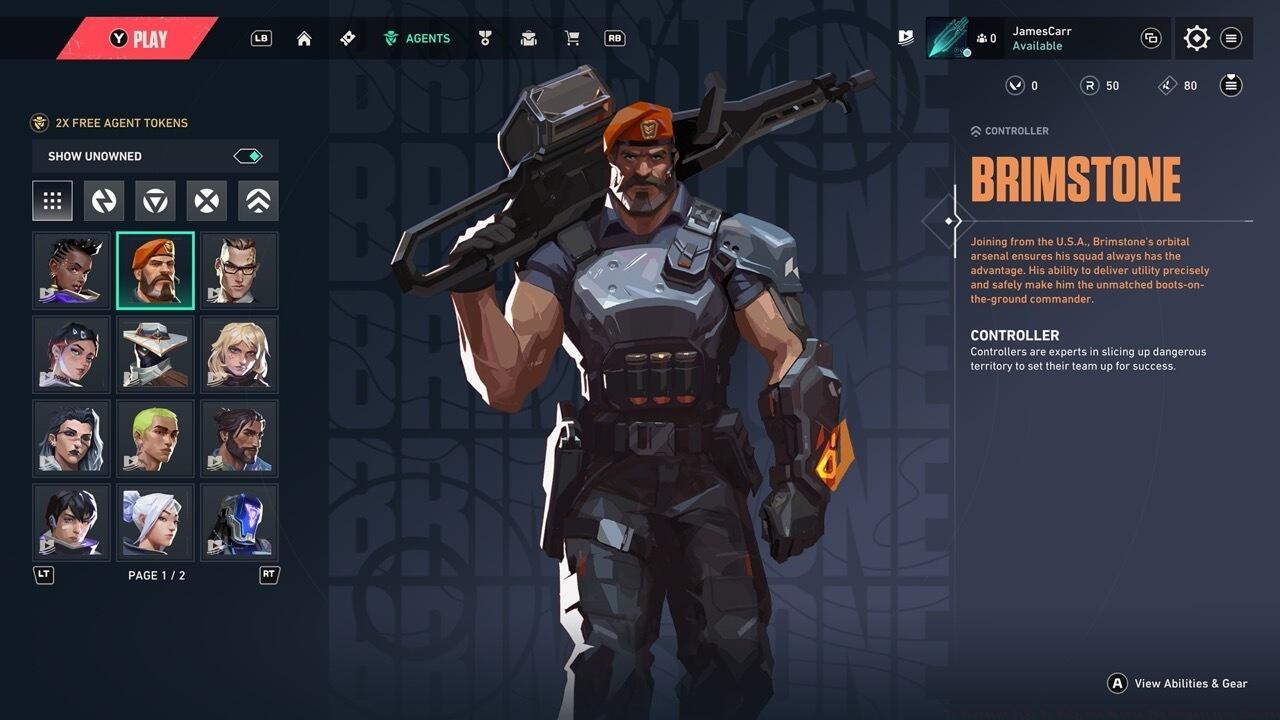Open the Store cart tab

pyautogui.click(x=572, y=38)
